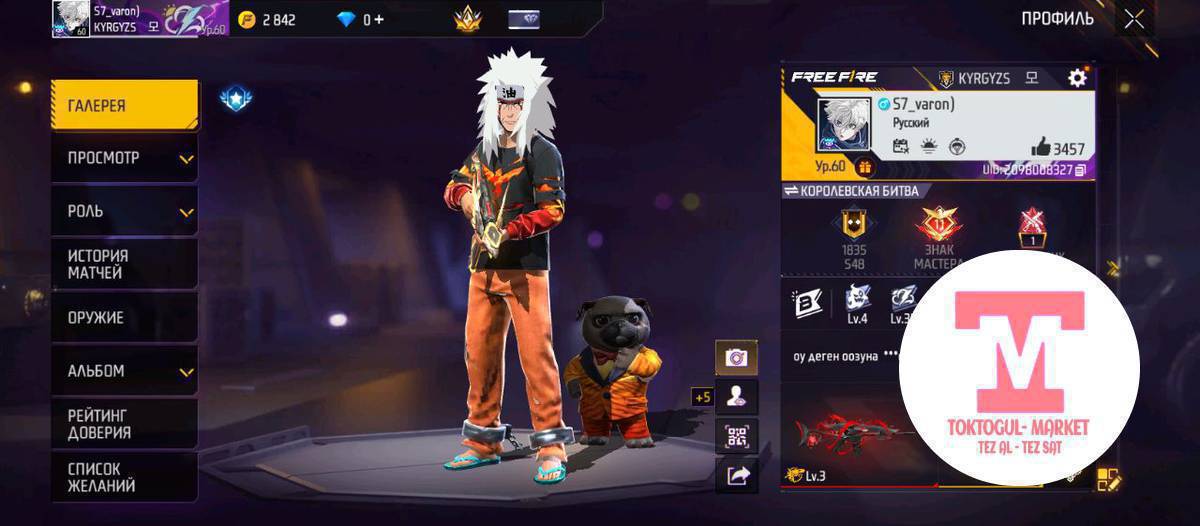
Task: Open История матчей
Action: coord(124,264)
